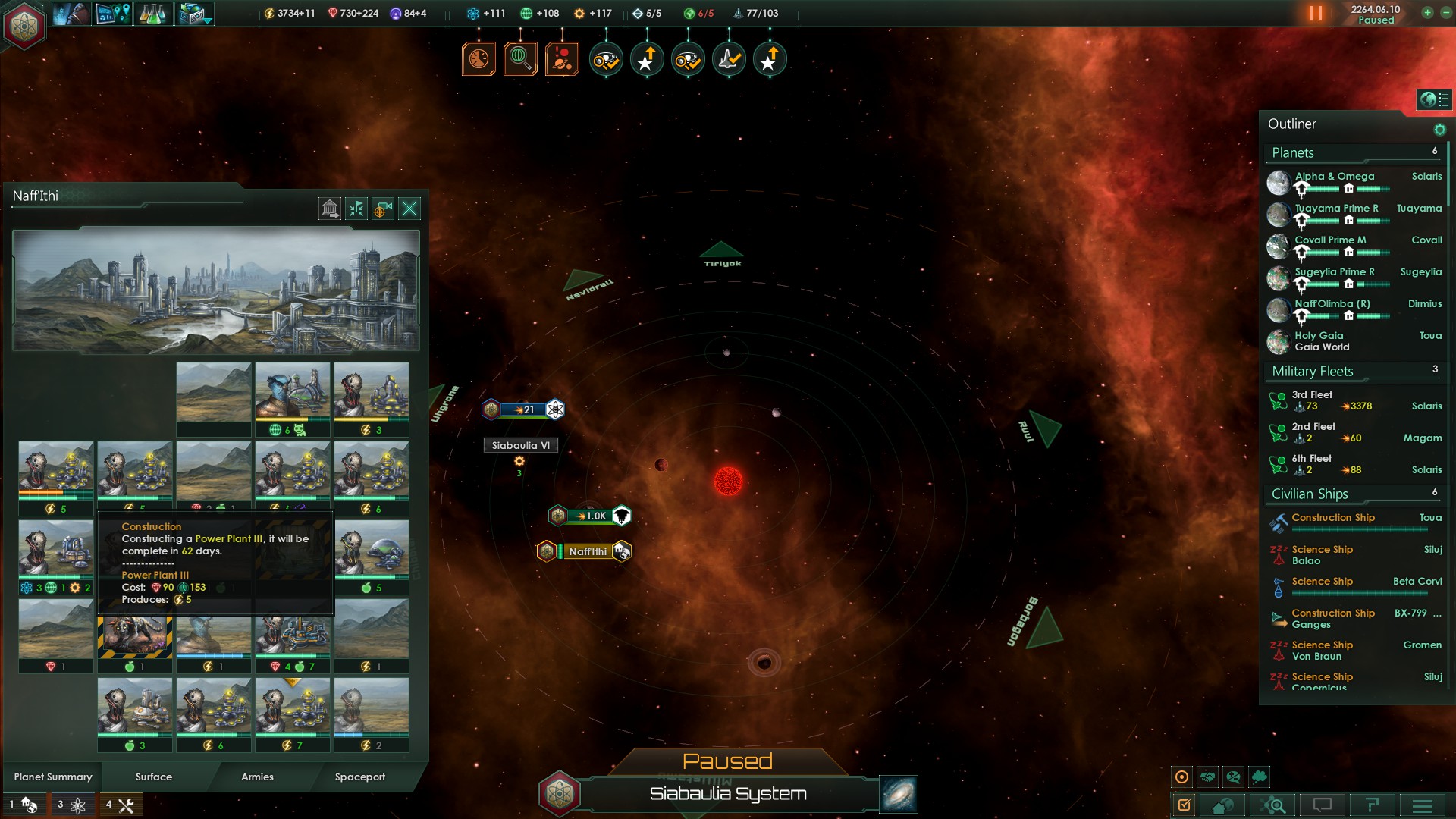Select the 1.0K fleet marker
This screenshot has height=819, width=1456.
596,516
